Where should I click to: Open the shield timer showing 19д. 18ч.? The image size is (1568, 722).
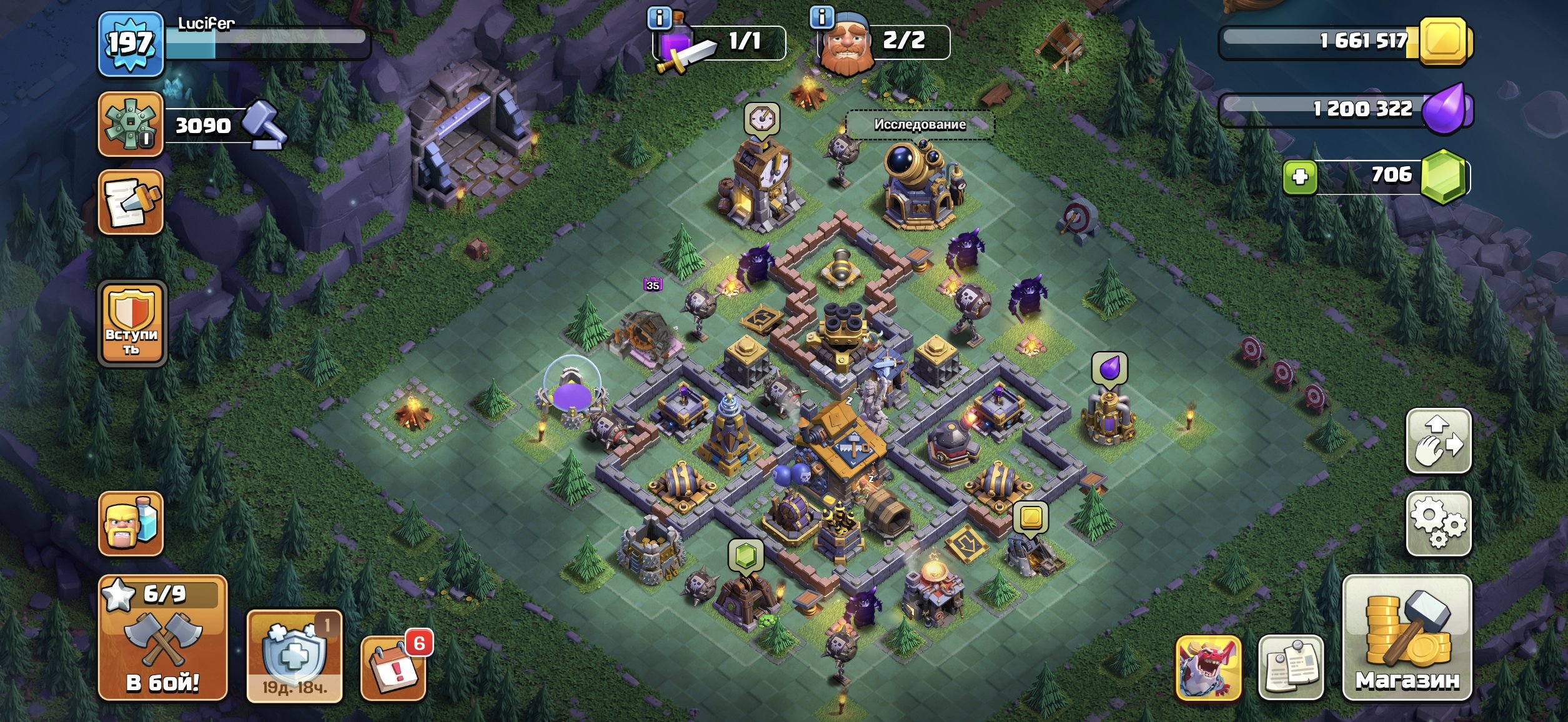click(294, 656)
